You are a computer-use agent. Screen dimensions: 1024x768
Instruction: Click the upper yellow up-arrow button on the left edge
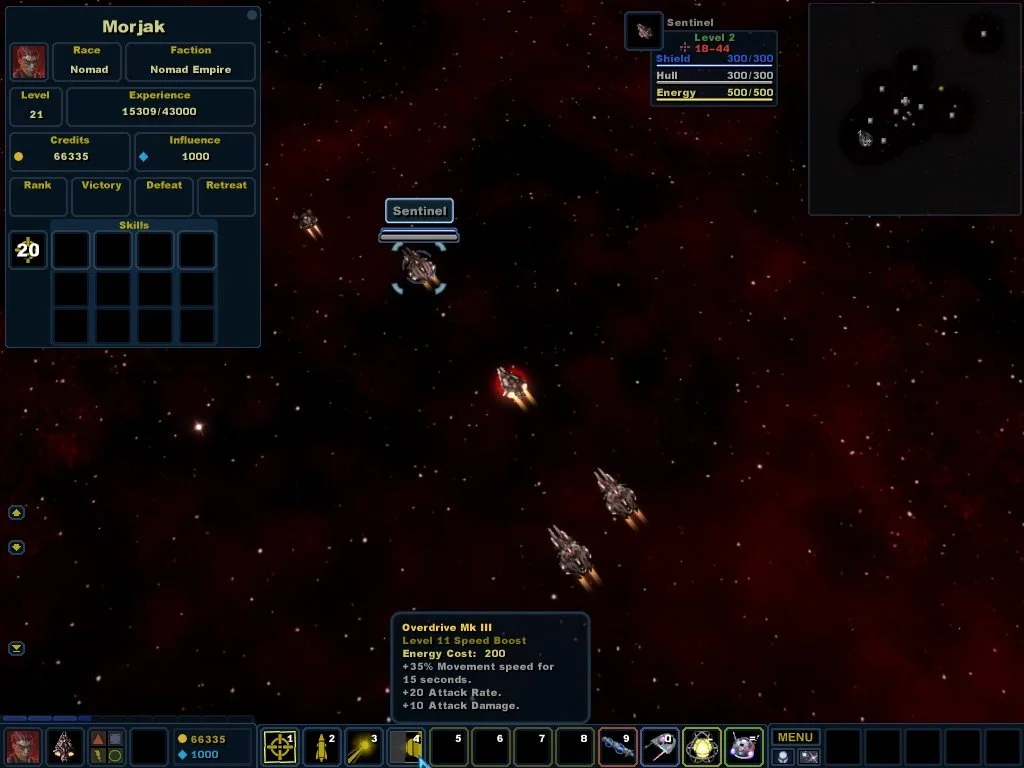point(16,513)
